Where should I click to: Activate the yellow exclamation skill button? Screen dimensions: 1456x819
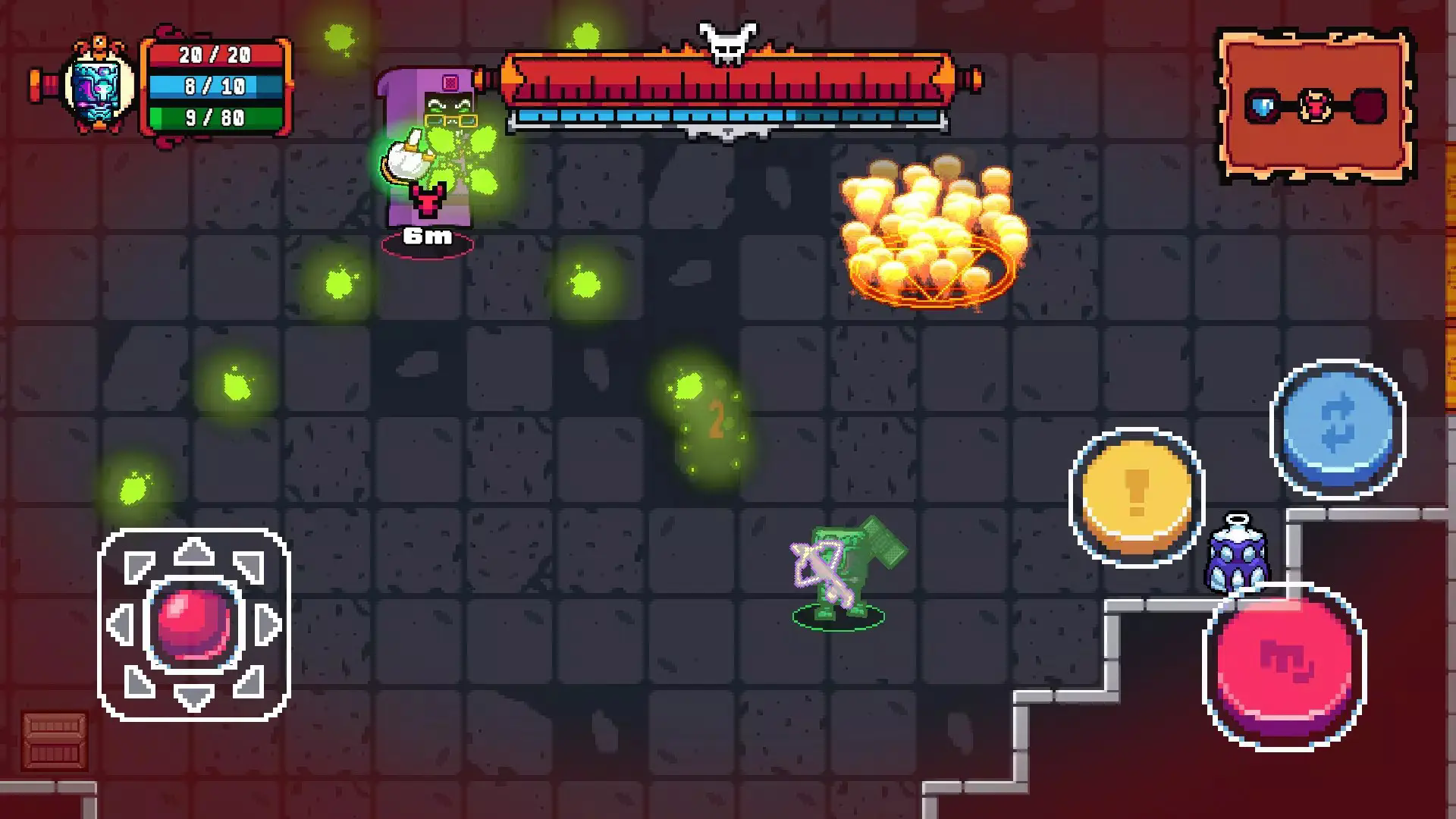1136,497
